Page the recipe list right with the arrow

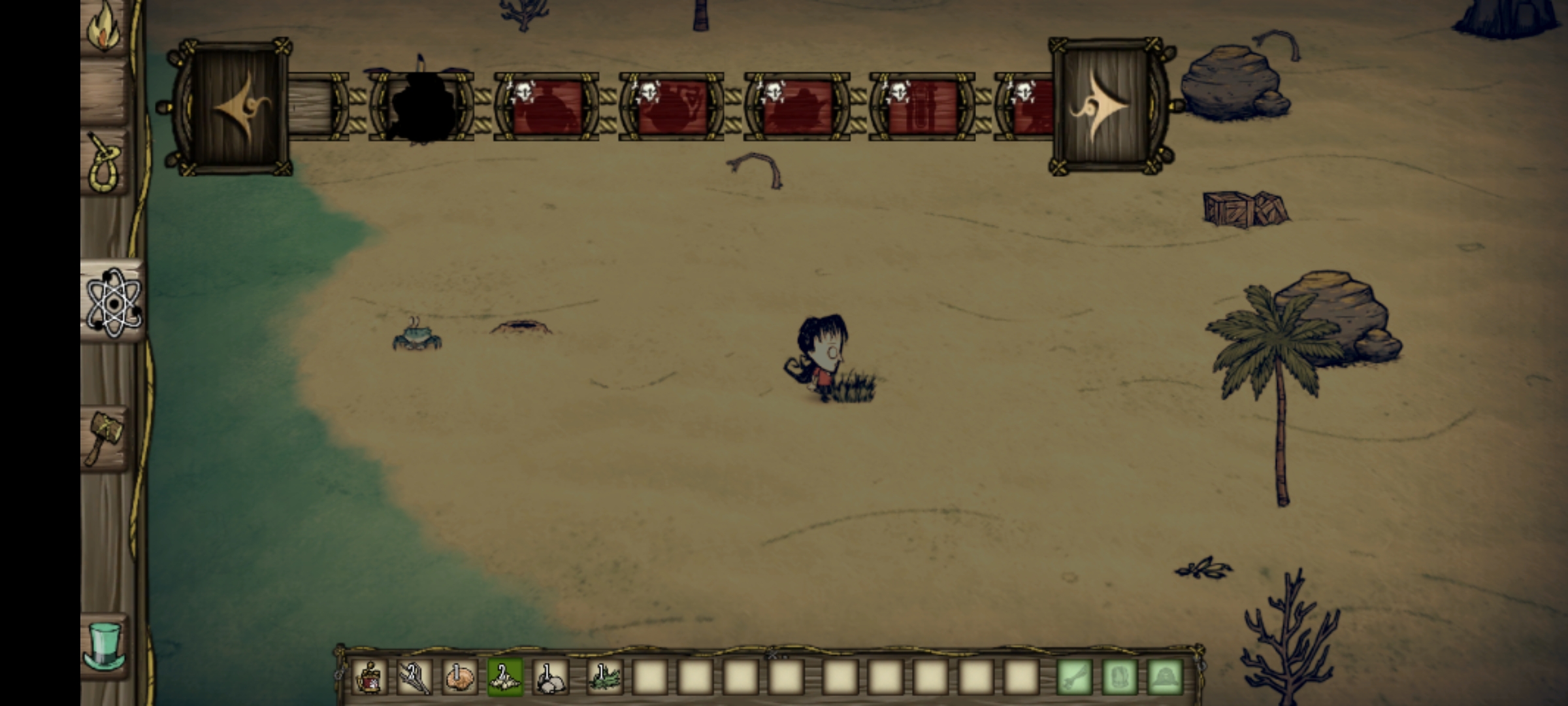tap(1107, 106)
